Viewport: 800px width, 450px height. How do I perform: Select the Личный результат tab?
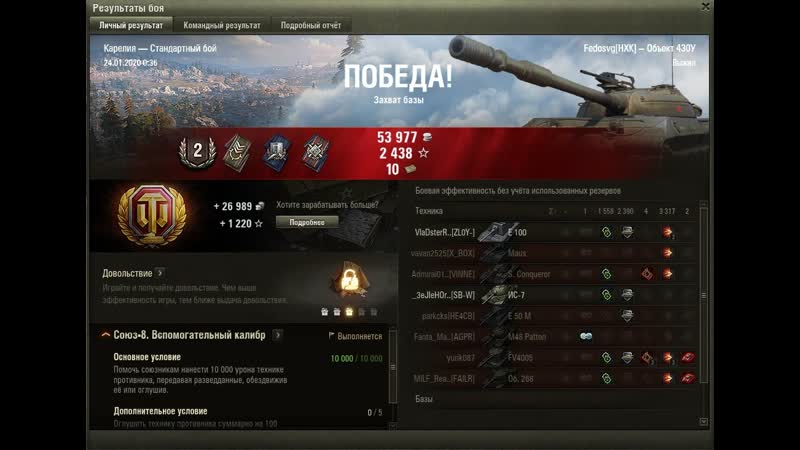click(x=132, y=25)
